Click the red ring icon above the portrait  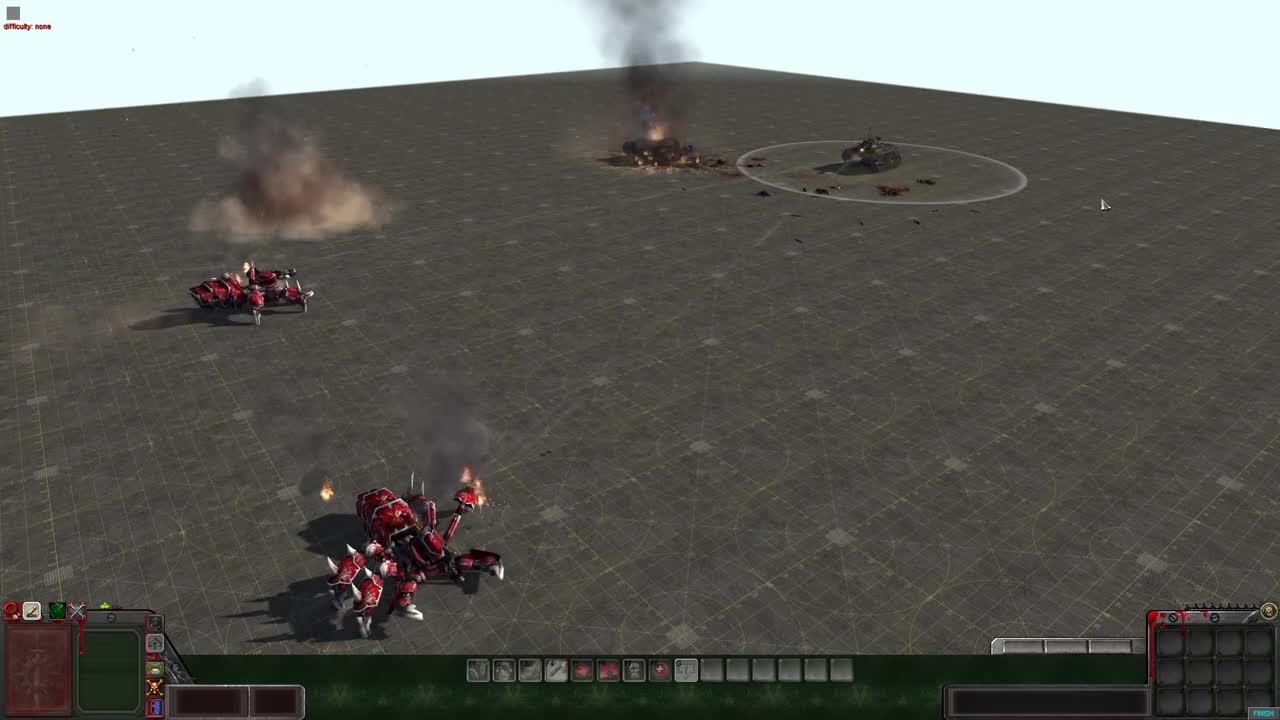[x=10, y=609]
